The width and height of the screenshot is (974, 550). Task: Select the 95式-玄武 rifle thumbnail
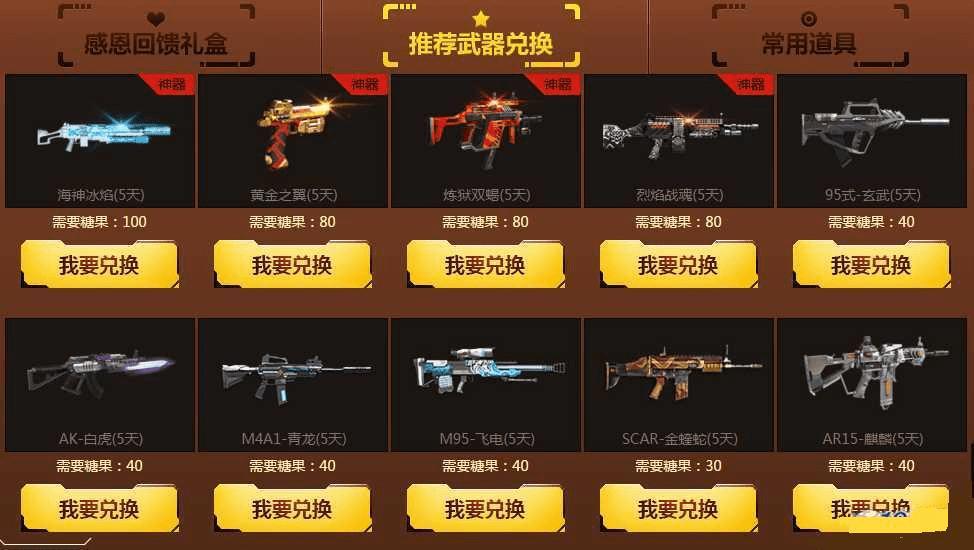coord(872,135)
